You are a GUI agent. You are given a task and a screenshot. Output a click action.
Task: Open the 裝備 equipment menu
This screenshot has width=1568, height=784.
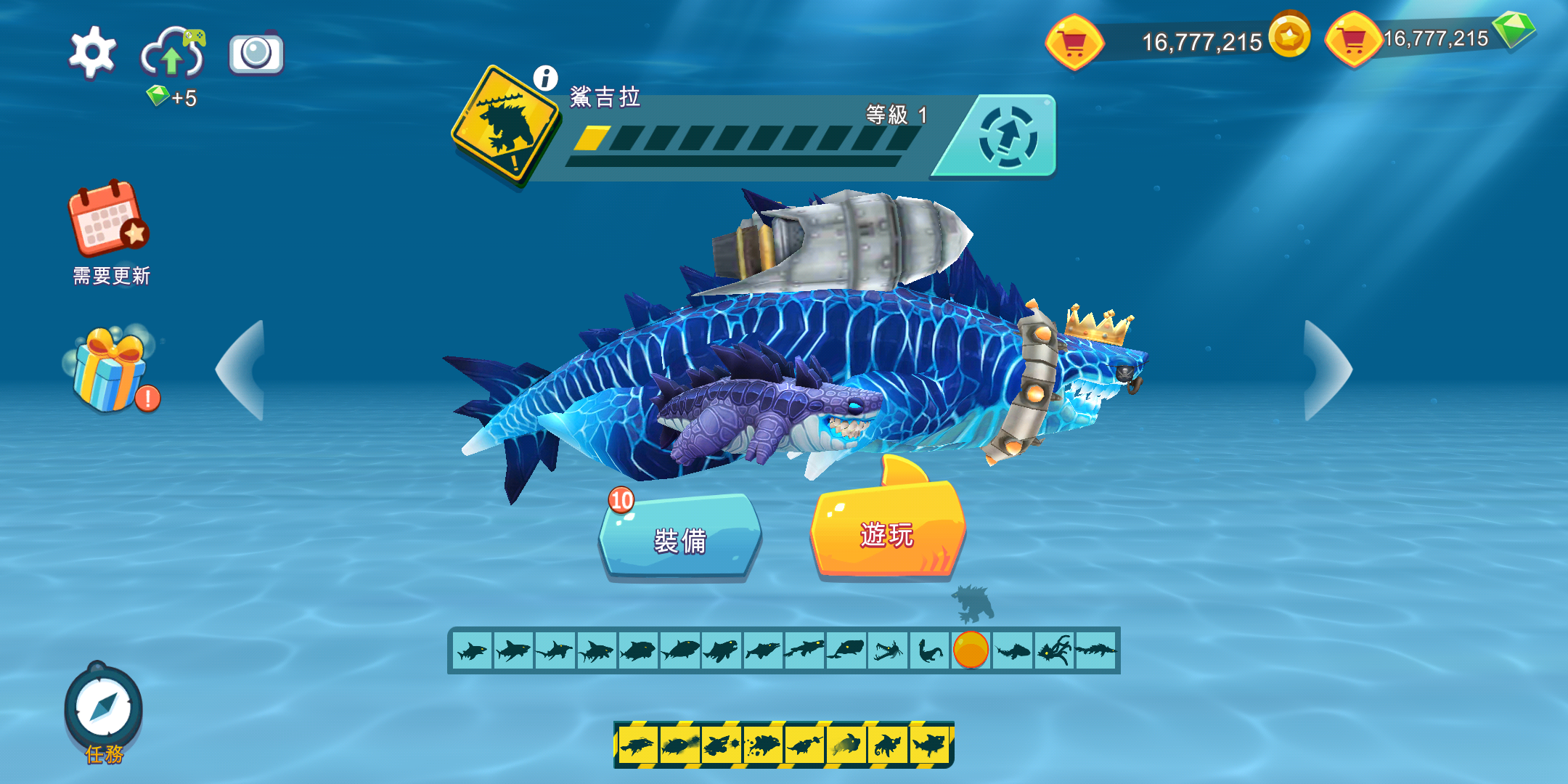[x=680, y=539]
